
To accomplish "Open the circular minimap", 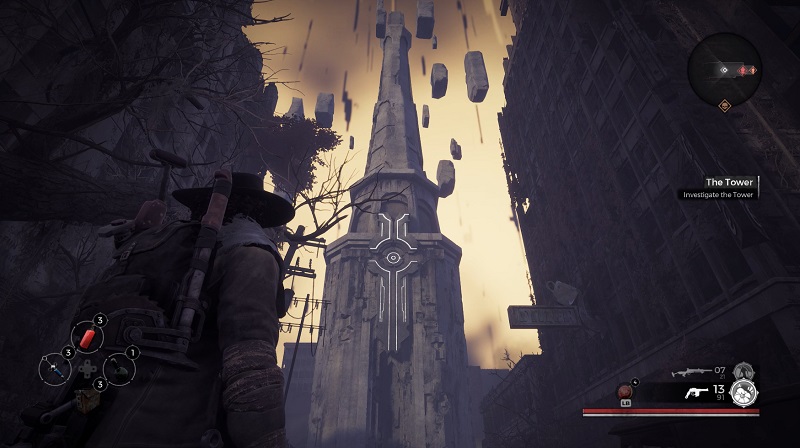I will click(x=725, y=68).
